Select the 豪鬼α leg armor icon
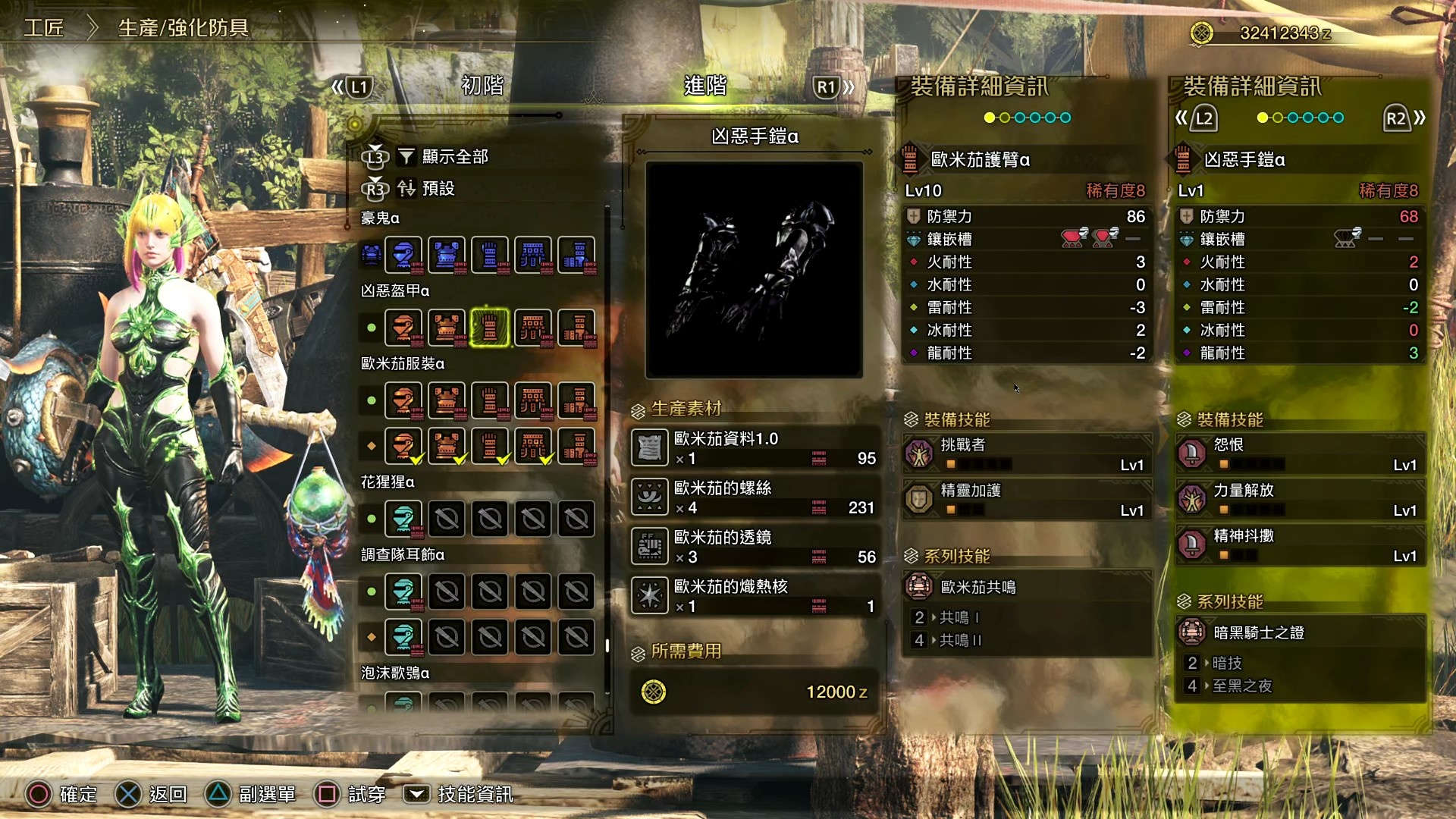 (576, 255)
